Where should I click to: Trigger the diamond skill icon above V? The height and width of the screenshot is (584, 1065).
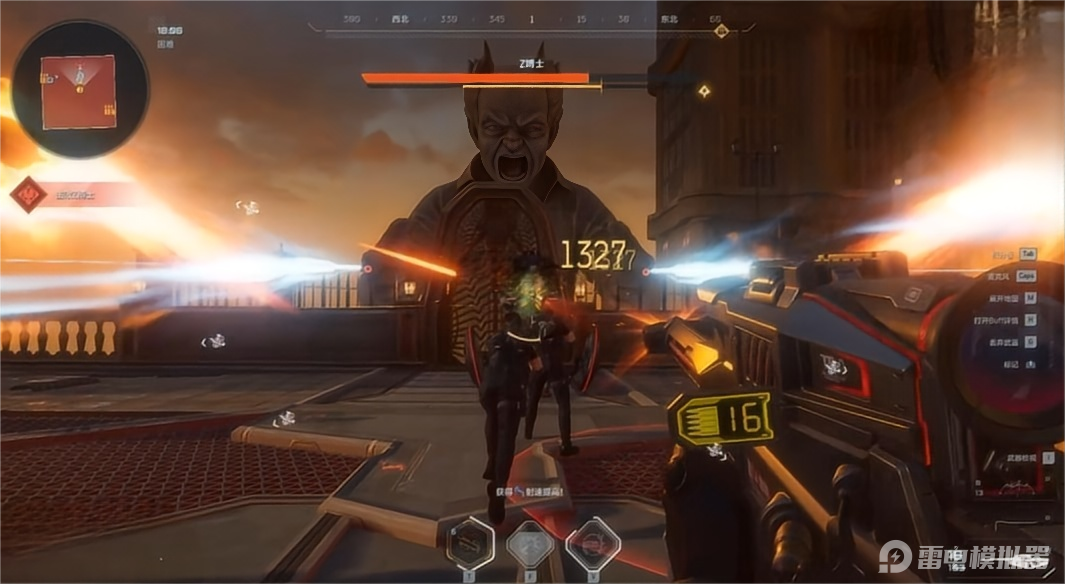click(592, 545)
